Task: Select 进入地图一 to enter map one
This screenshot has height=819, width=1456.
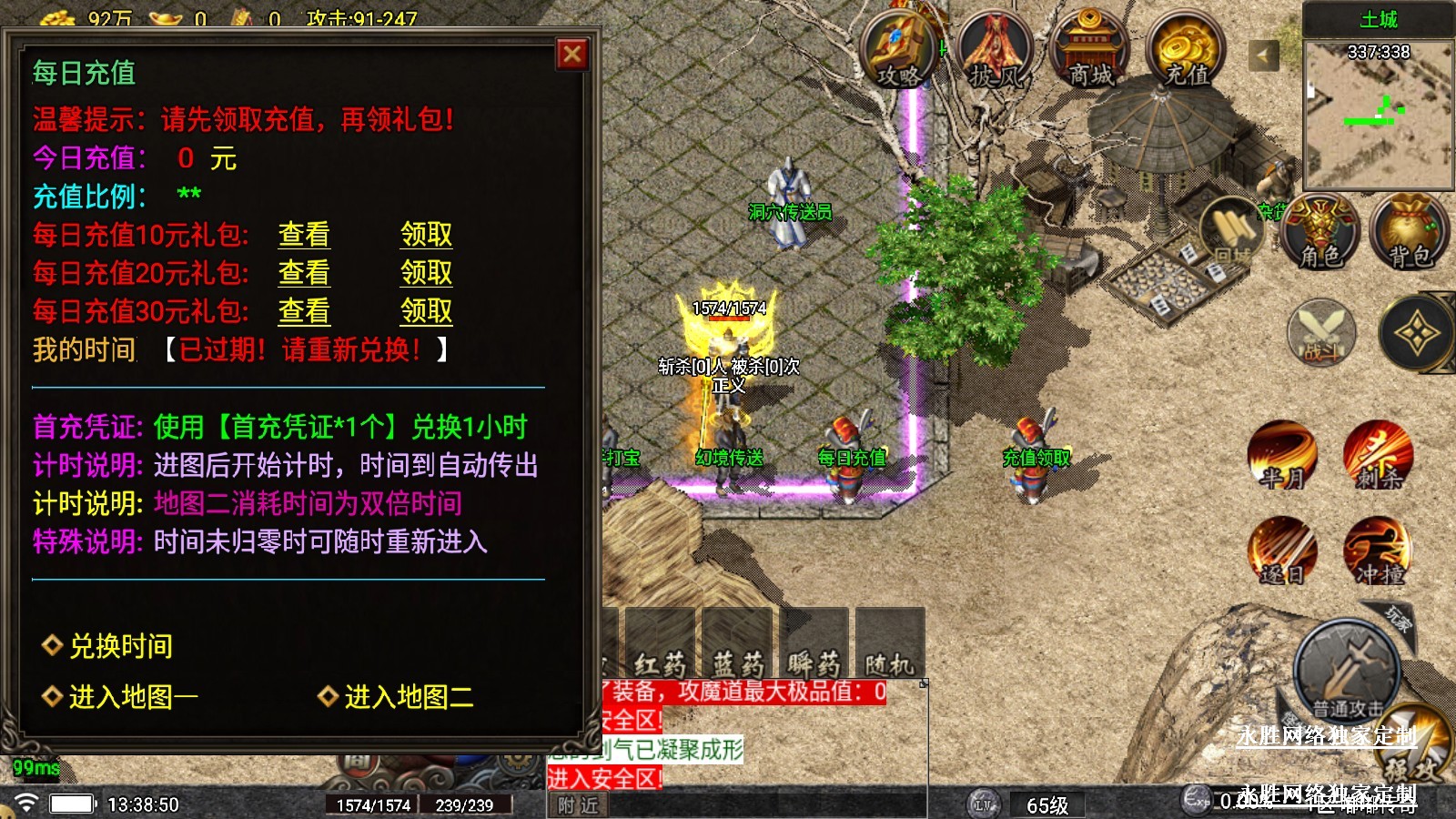Action: click(133, 697)
